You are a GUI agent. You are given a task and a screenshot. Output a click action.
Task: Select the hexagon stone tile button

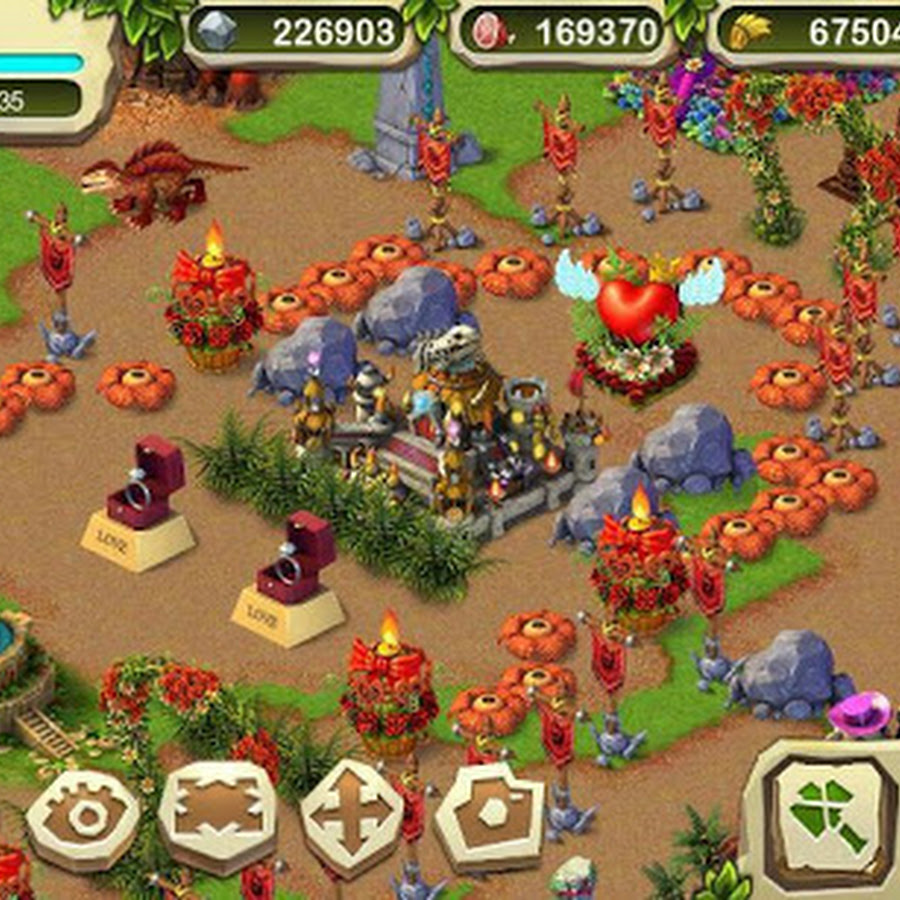coord(491,812)
